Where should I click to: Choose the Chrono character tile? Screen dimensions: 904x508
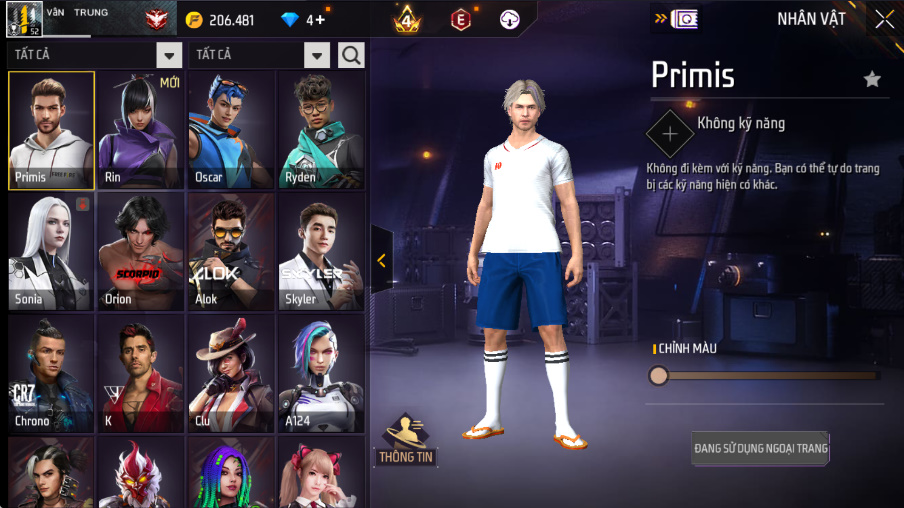pyautogui.click(x=52, y=374)
